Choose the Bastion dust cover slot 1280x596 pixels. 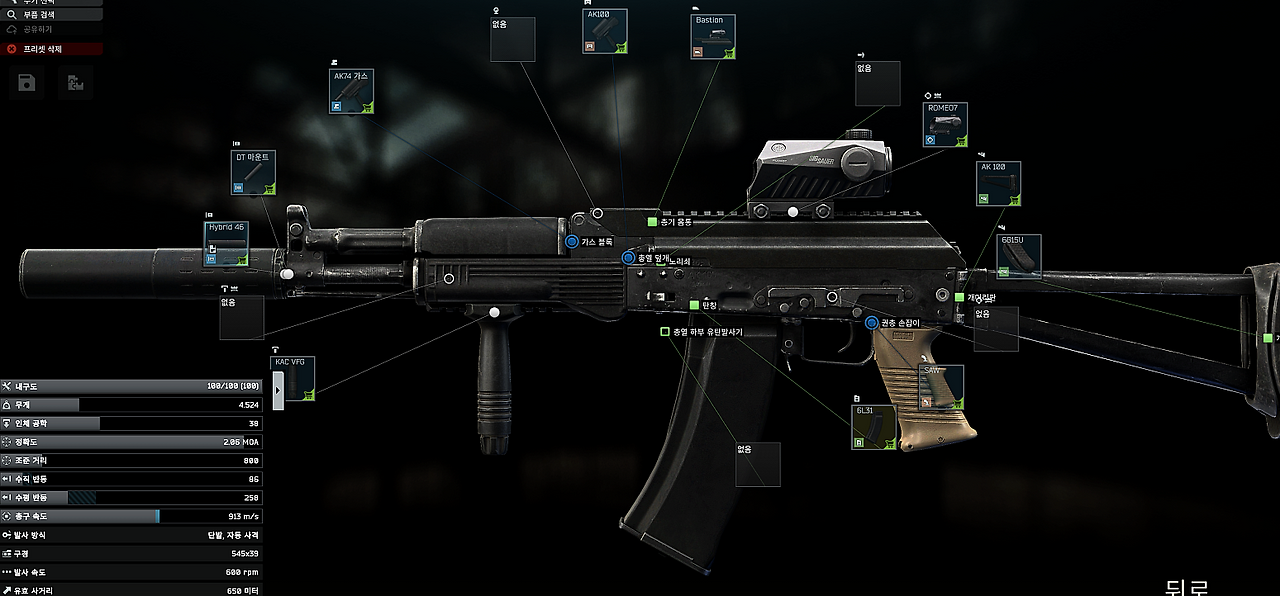(713, 36)
